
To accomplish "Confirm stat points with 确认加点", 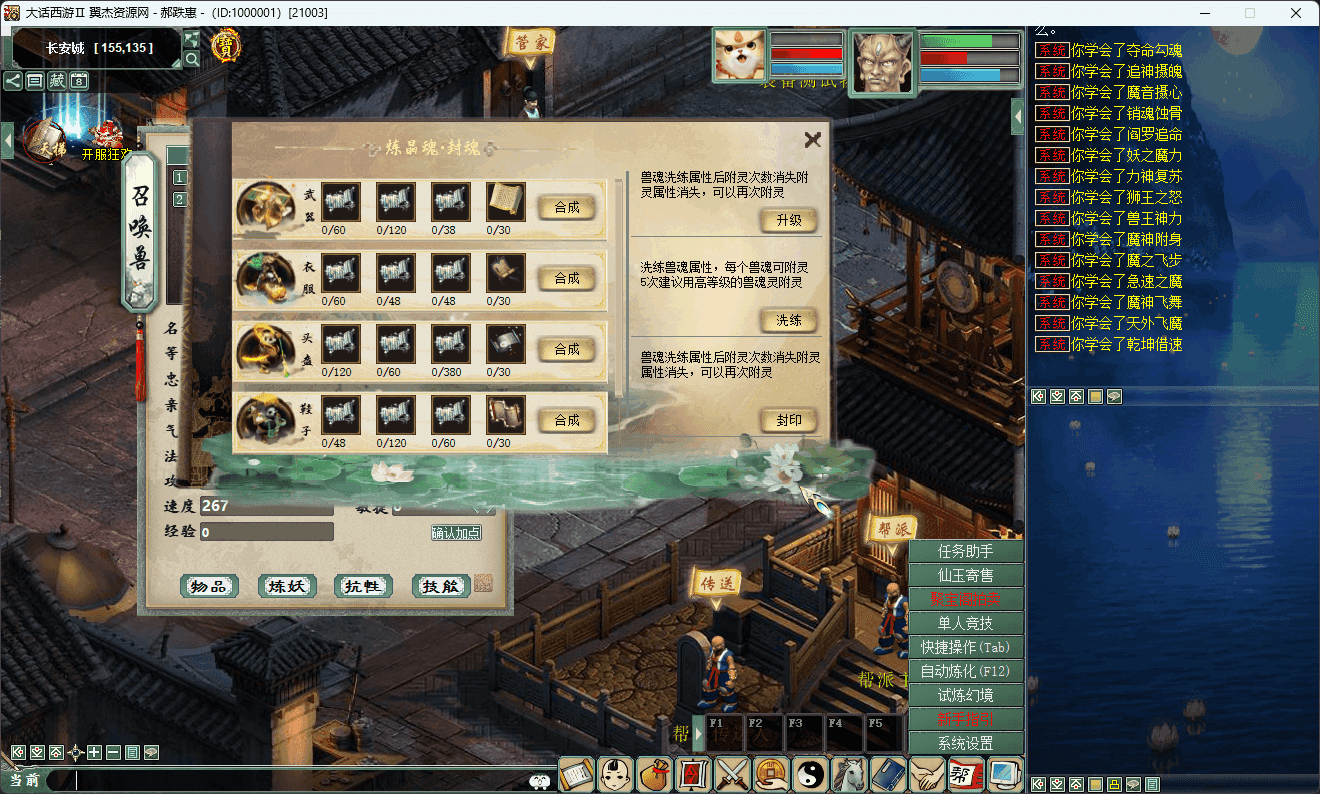I will (456, 533).
